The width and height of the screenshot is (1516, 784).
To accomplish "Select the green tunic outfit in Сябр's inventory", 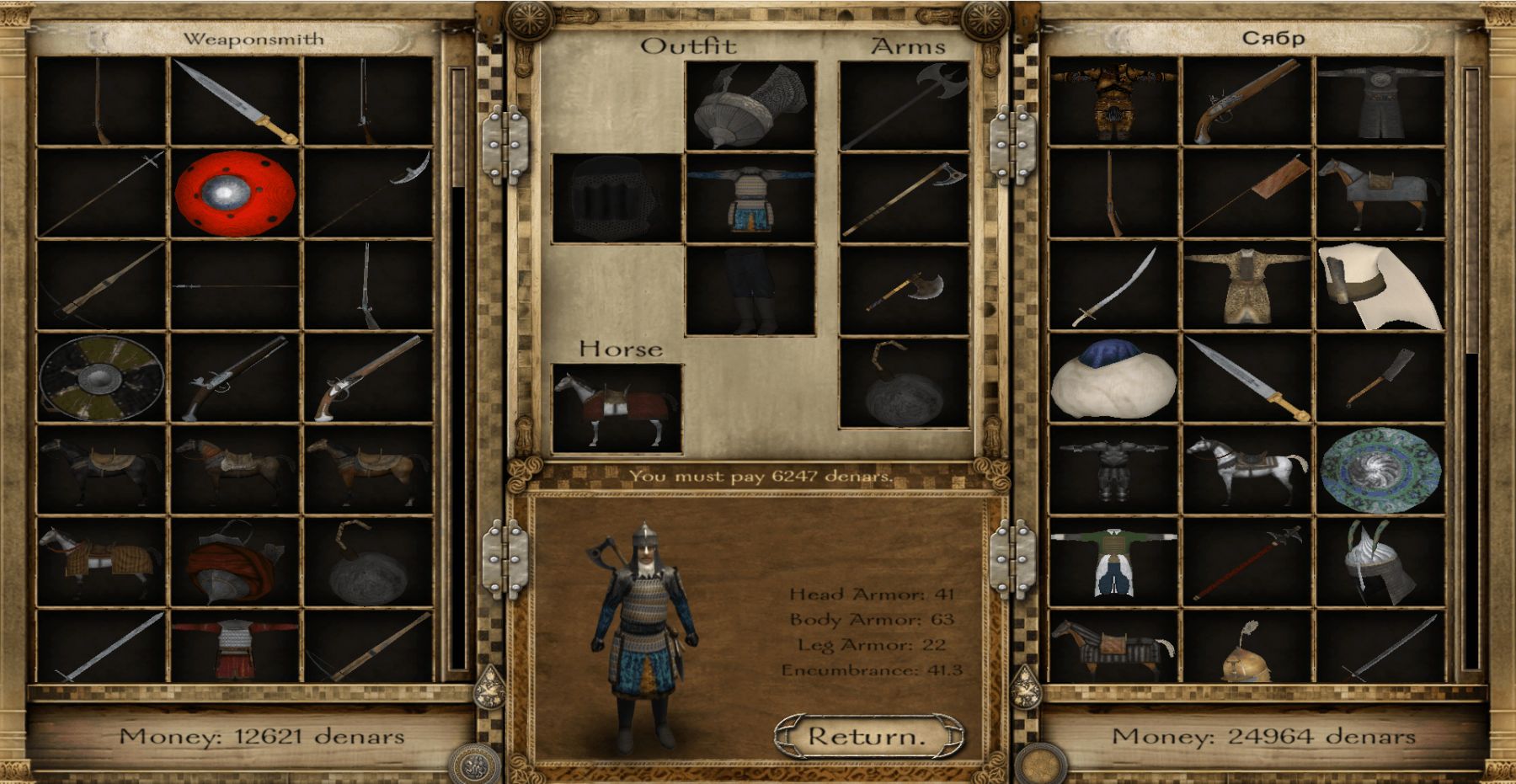I will (x=1113, y=562).
